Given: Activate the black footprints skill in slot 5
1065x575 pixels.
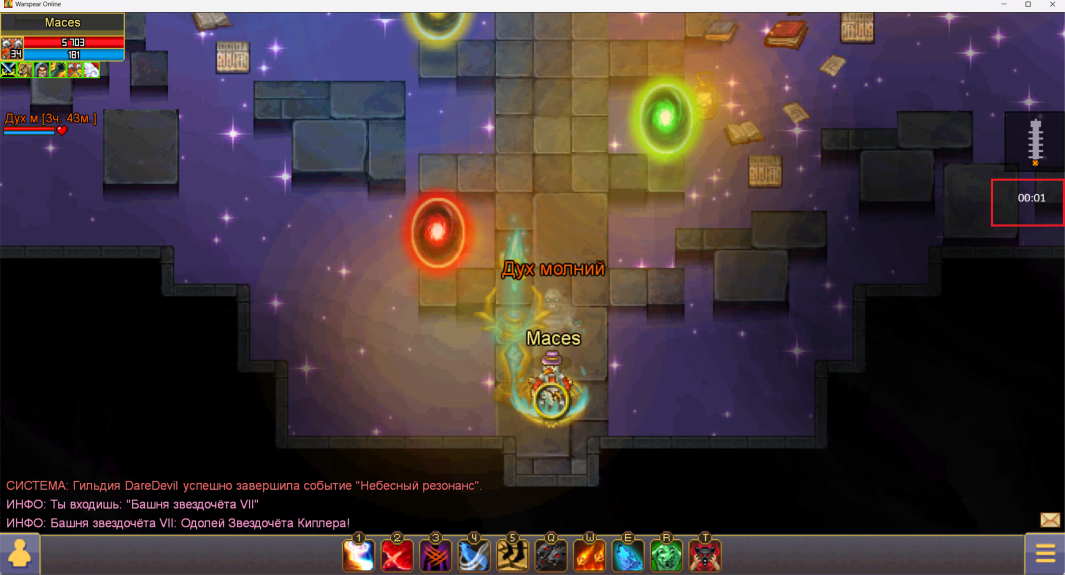Looking at the screenshot, I should point(513,555).
